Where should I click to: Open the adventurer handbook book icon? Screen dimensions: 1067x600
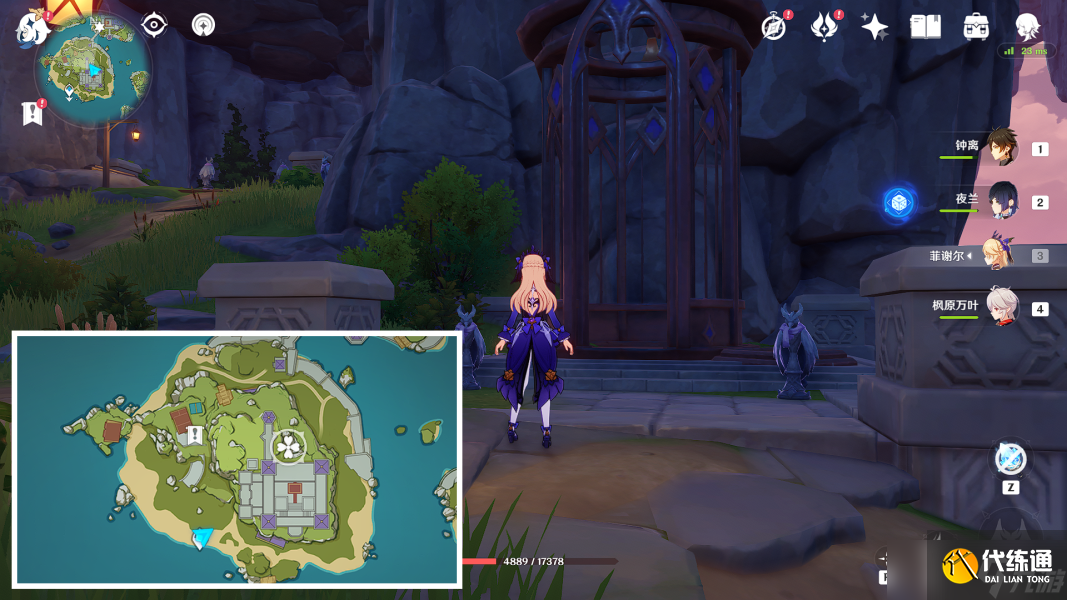pyautogui.click(x=925, y=27)
